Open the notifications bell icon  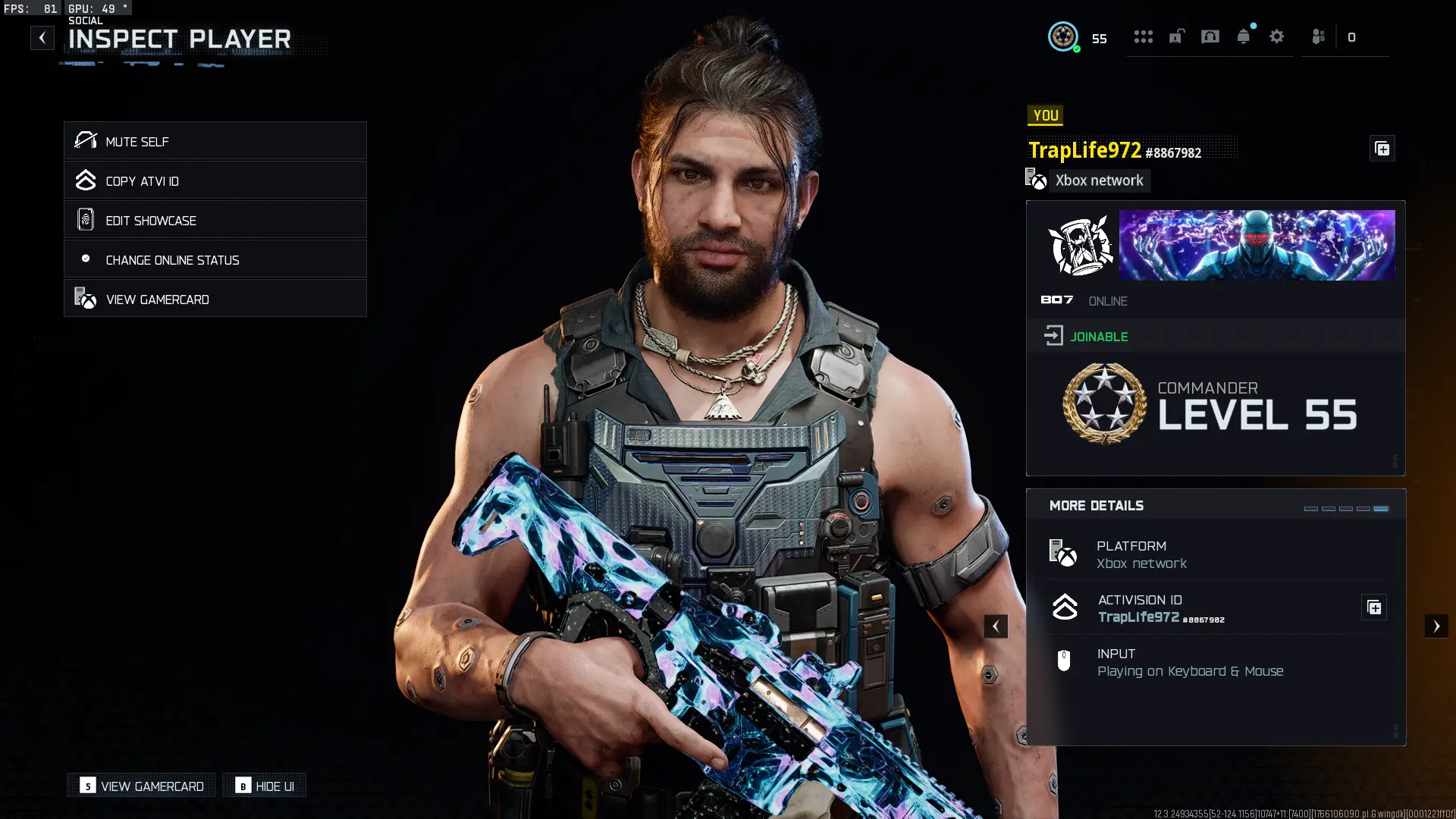click(x=1244, y=36)
